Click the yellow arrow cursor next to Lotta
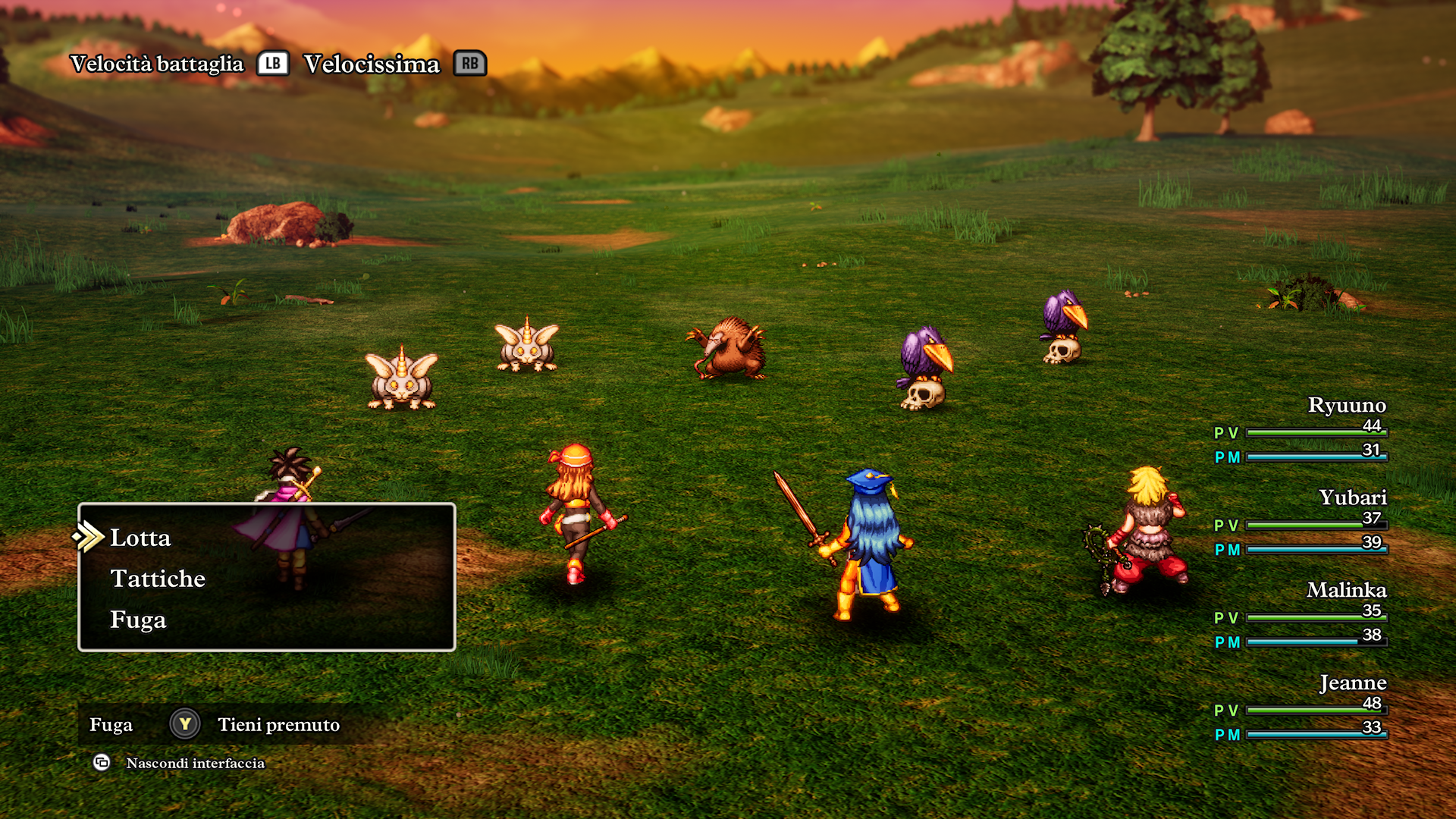The image size is (1456, 819). [89, 538]
